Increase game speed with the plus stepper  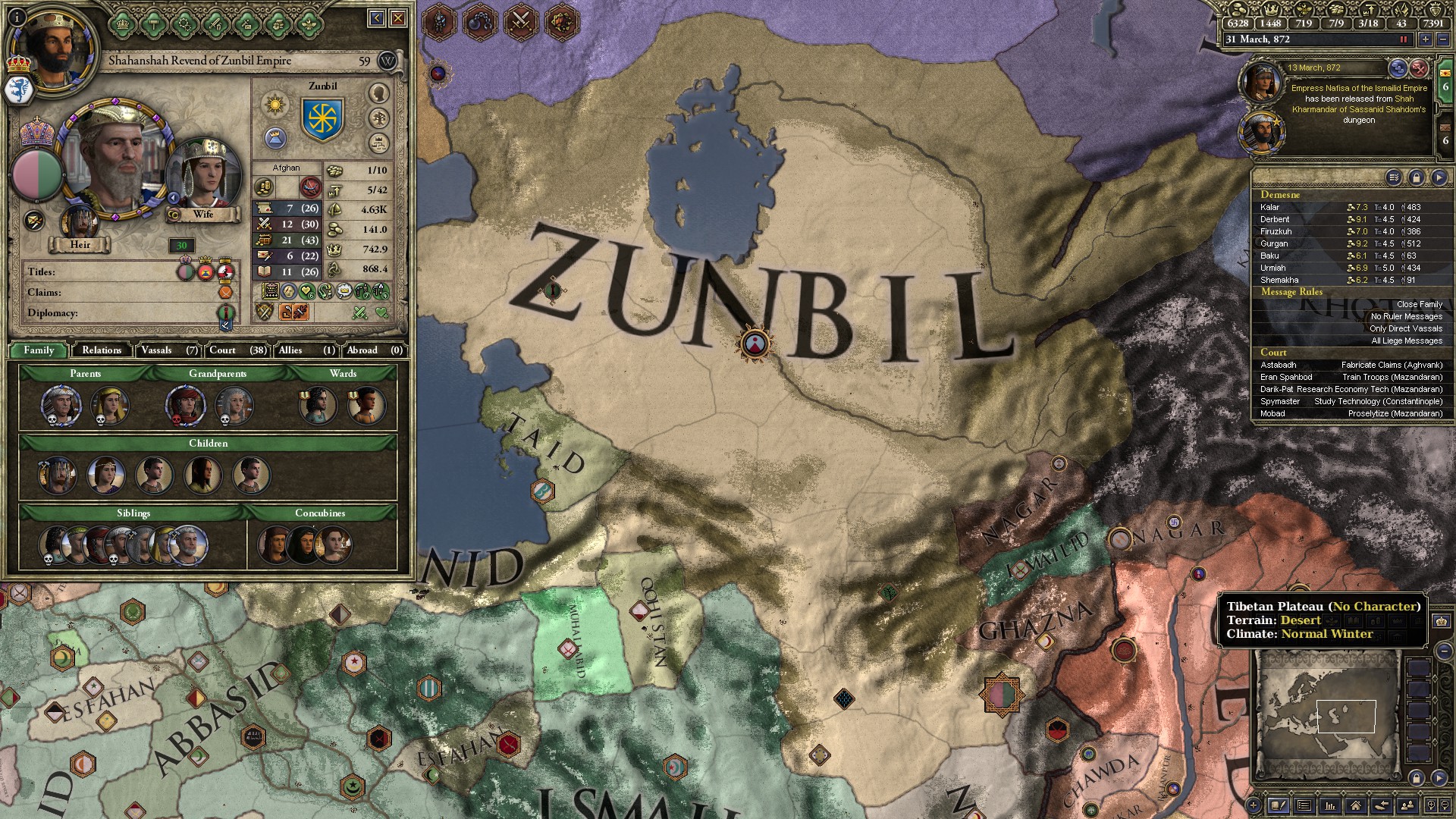point(1426,39)
